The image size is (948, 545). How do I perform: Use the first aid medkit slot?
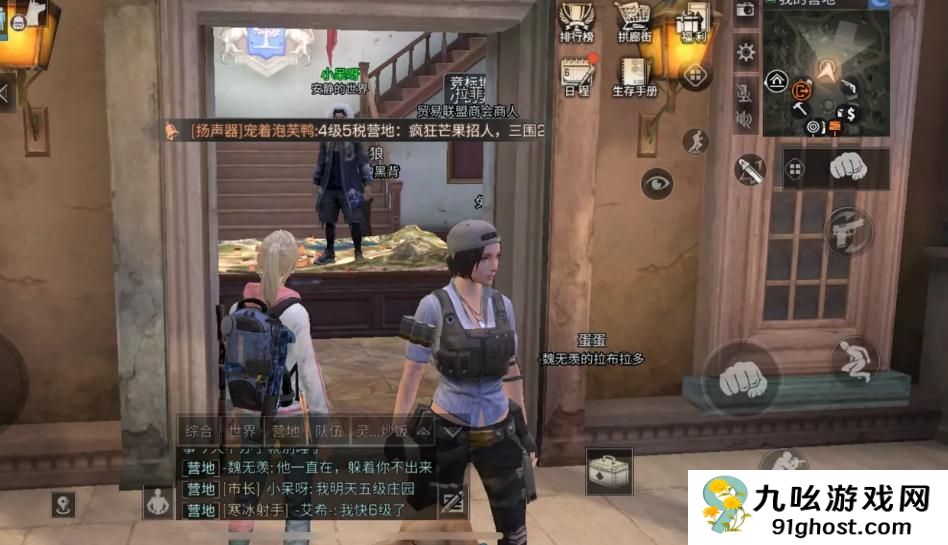[609, 471]
